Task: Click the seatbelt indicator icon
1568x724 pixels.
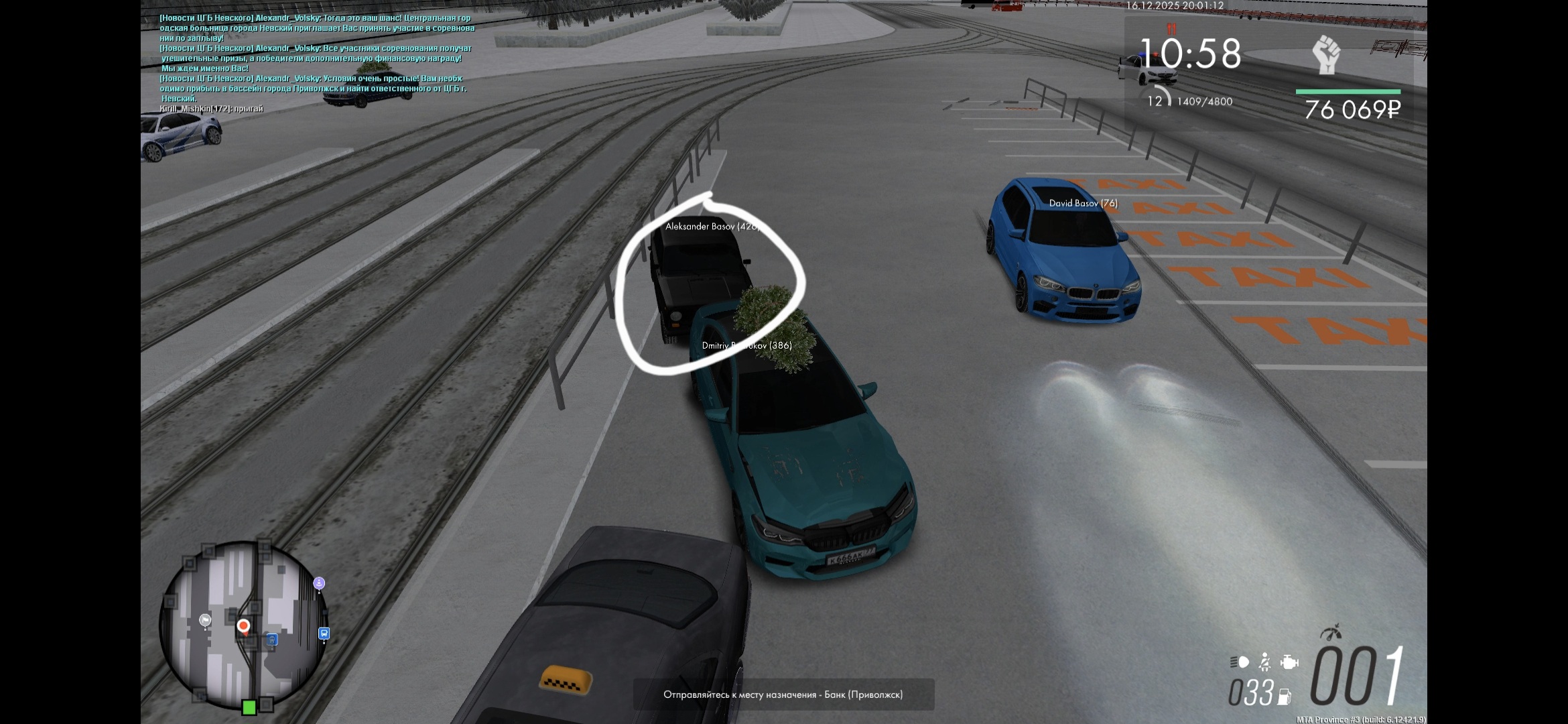Action: (1264, 662)
